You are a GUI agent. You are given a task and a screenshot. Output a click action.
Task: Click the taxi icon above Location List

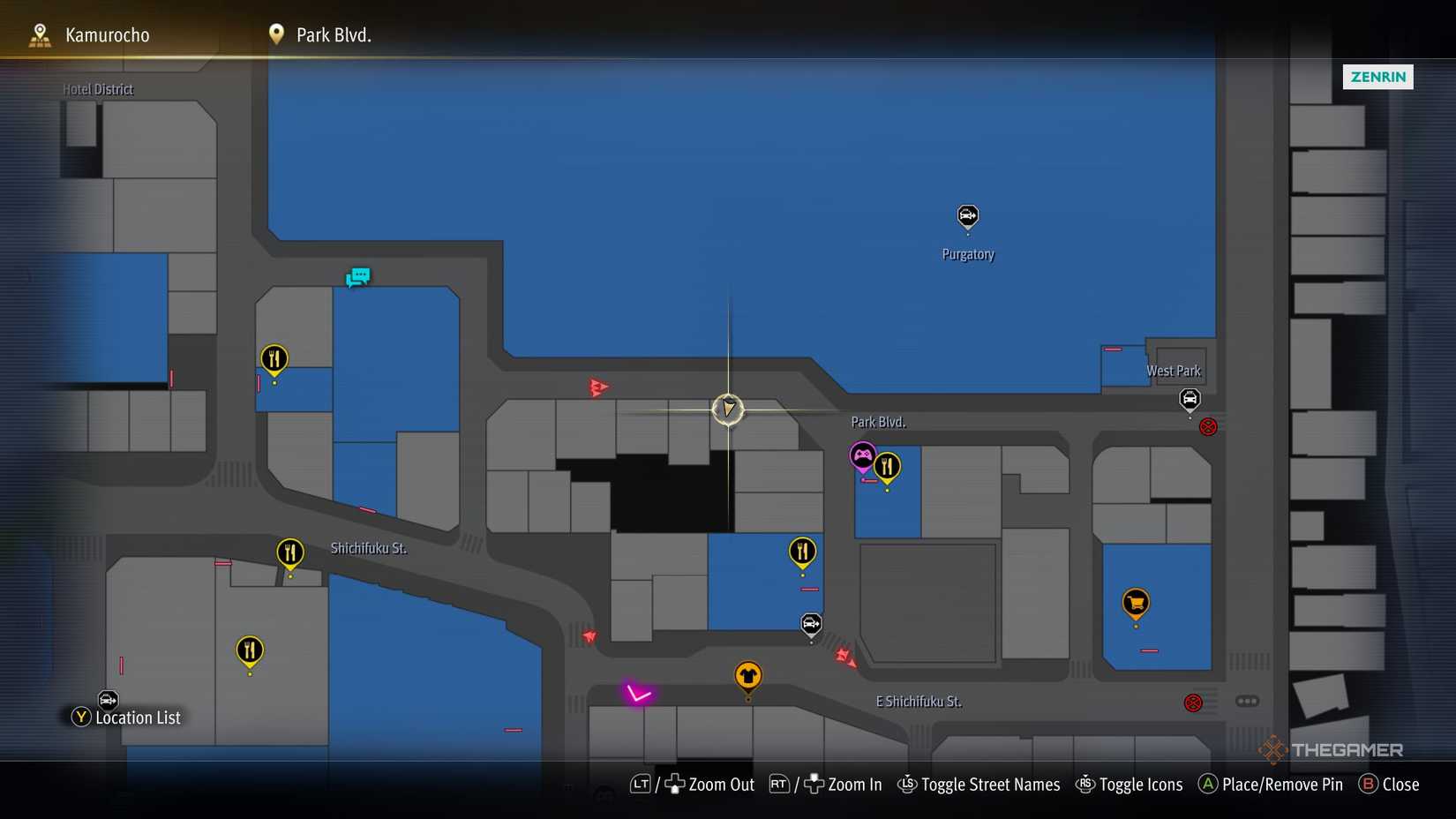pyautogui.click(x=107, y=700)
